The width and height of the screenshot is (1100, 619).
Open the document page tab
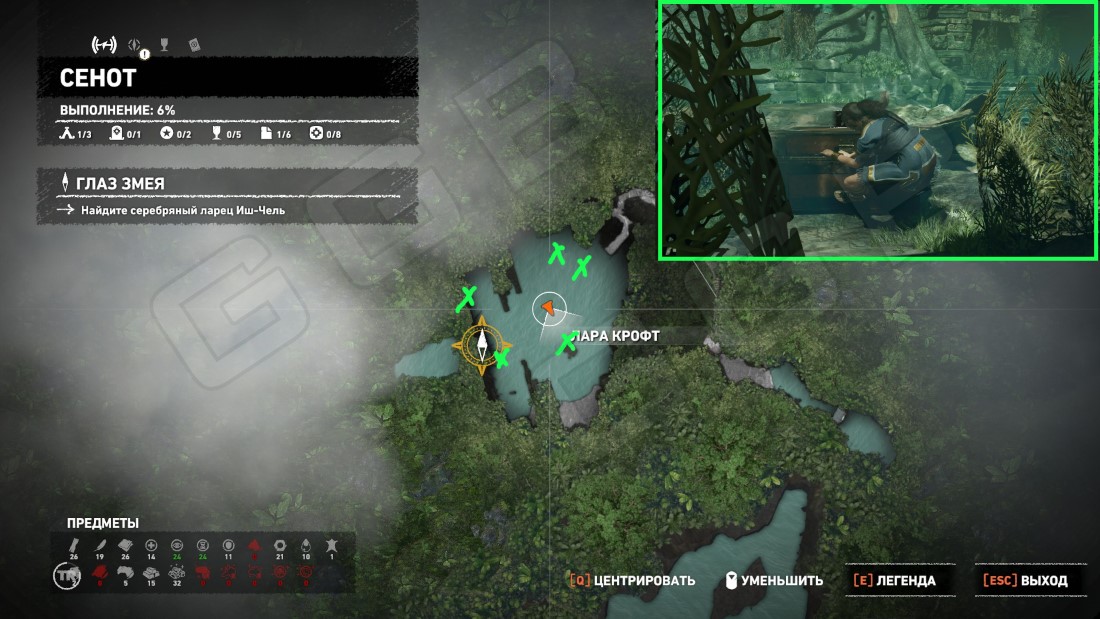195,45
